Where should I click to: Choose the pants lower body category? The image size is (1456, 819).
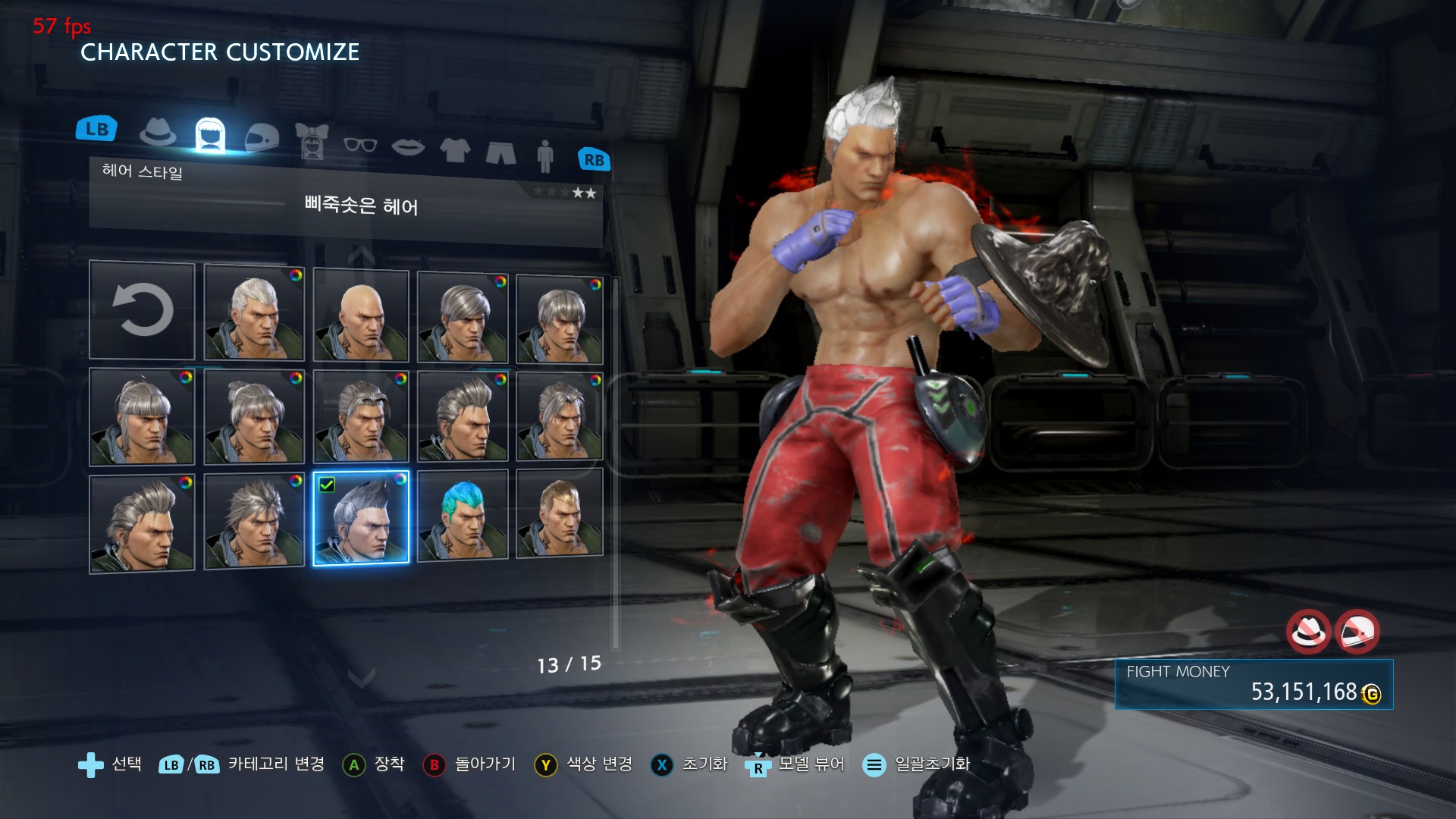(500, 152)
